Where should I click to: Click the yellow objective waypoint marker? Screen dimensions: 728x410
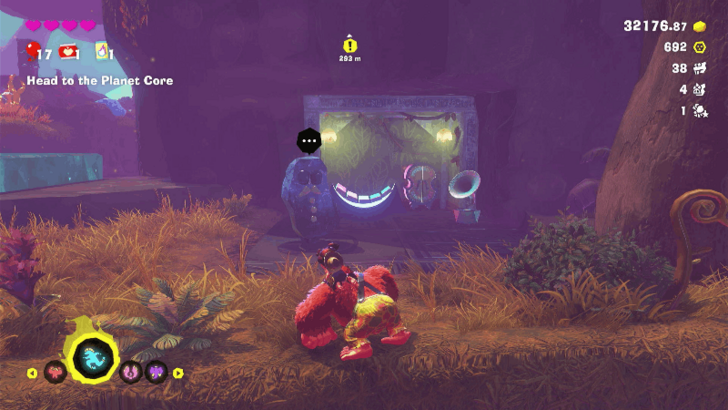point(349,45)
